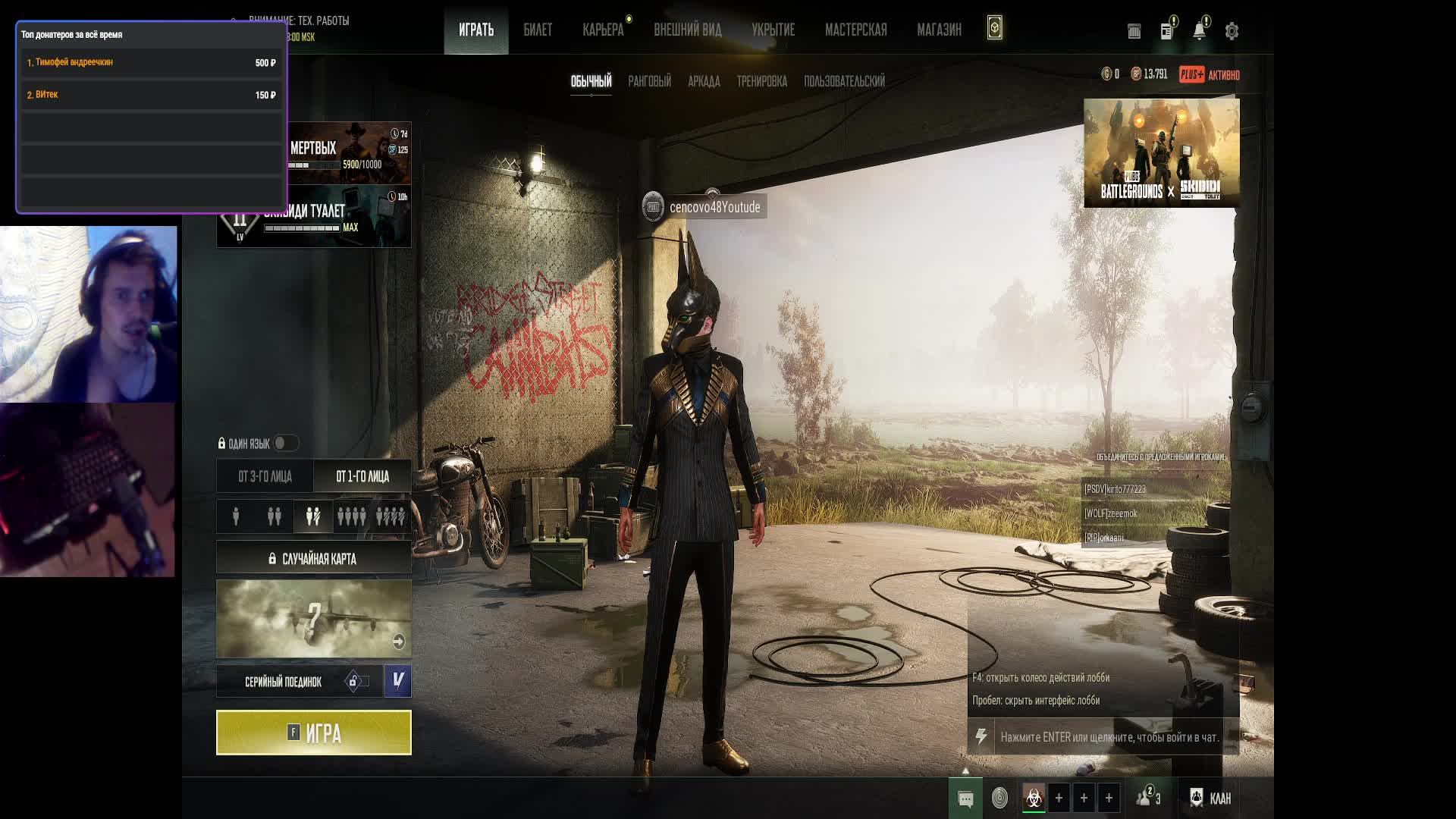Choose solo single-player team size

pyautogui.click(x=236, y=516)
